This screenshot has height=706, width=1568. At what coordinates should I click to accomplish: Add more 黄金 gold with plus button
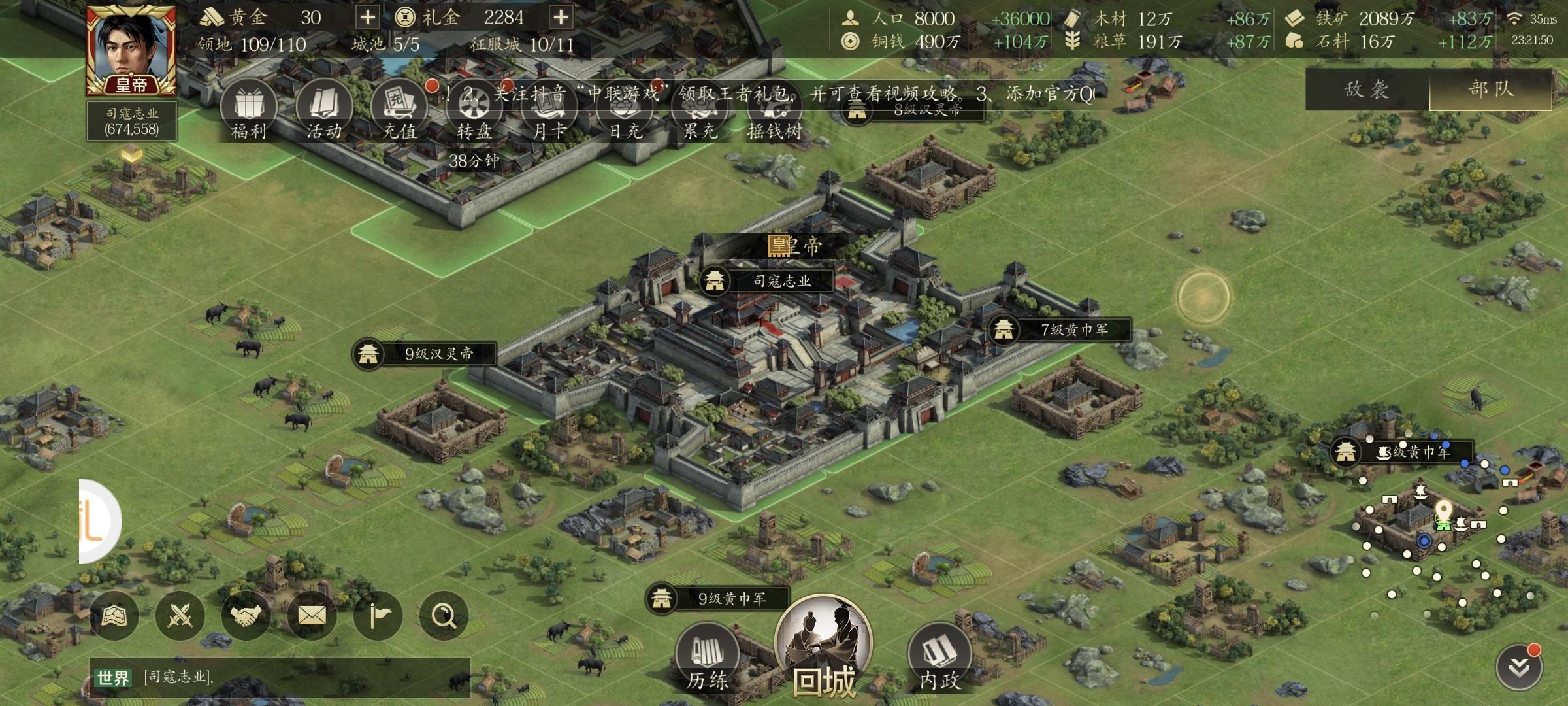[368, 18]
